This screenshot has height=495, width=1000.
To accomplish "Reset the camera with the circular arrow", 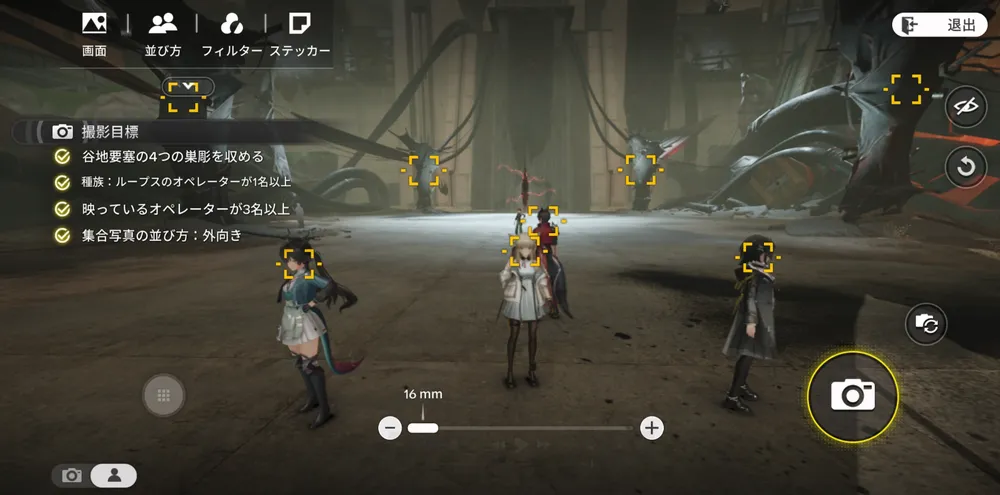I will coord(965,166).
